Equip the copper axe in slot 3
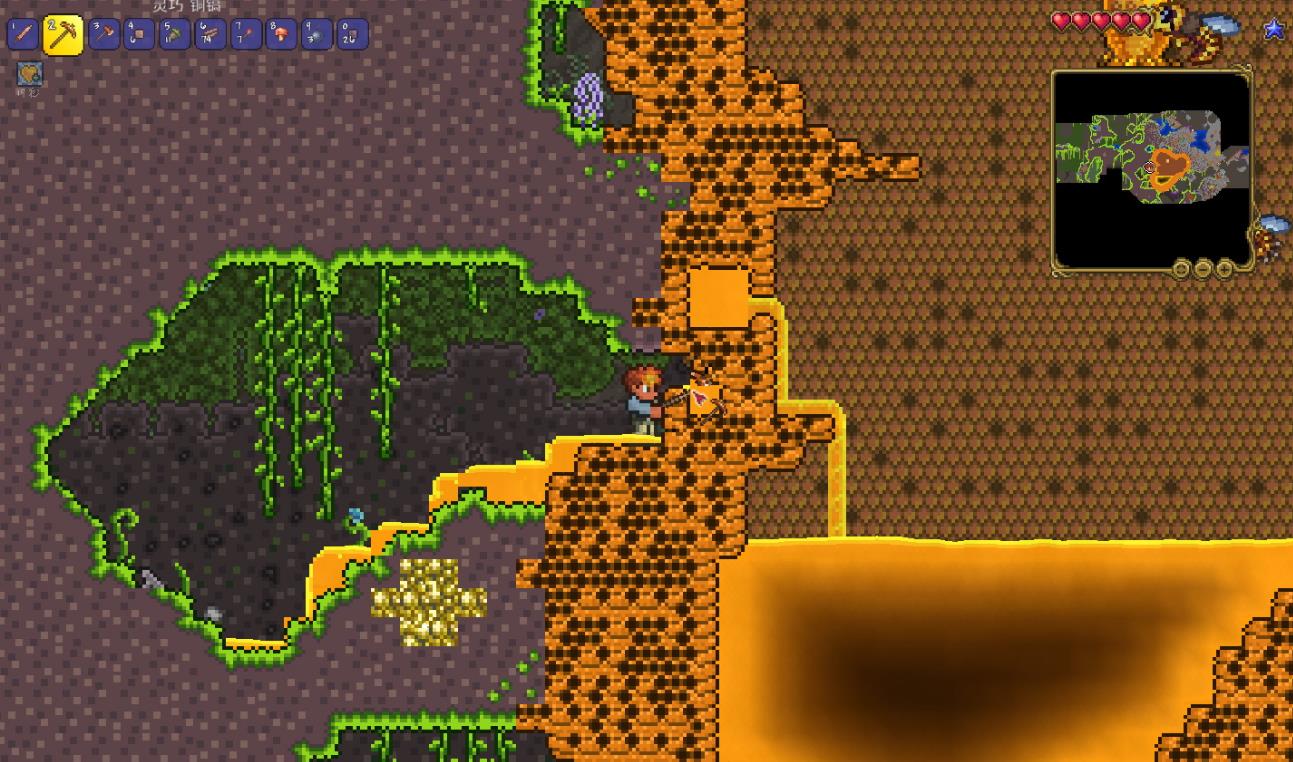Viewport: 1293px width, 762px height. tap(104, 35)
